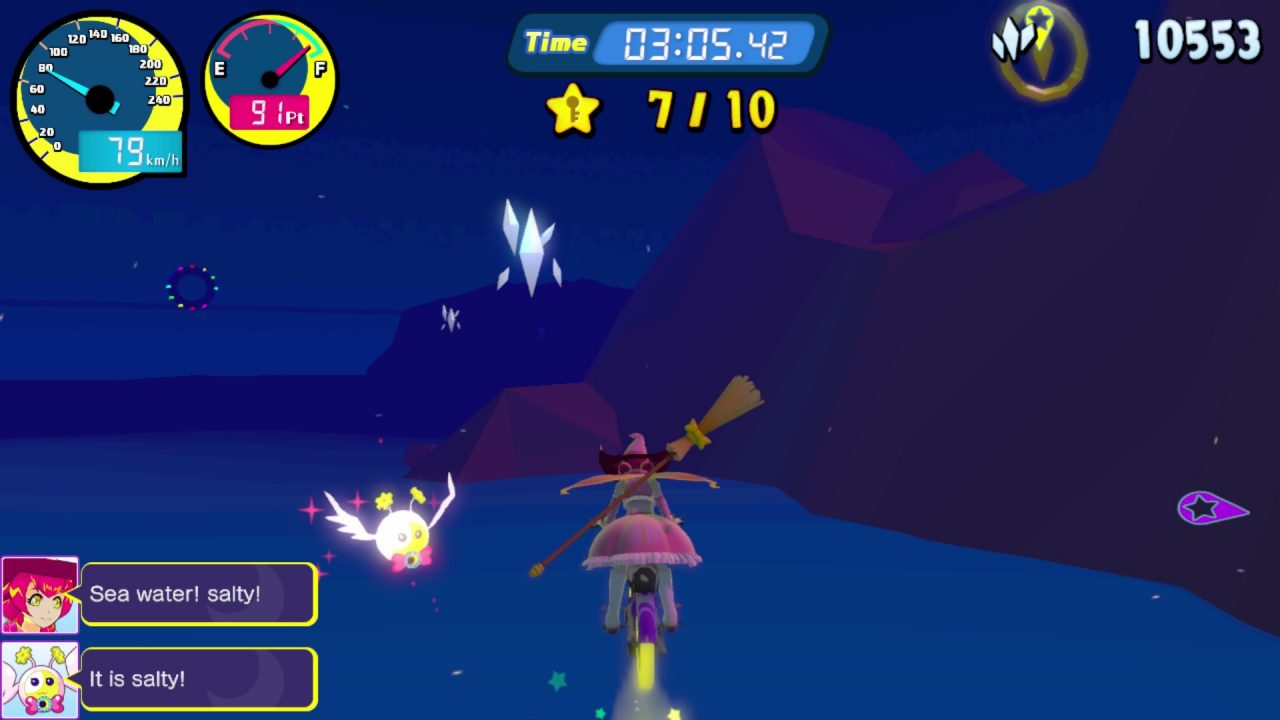This screenshot has width=1280, height=720.
Task: Click the purple star waypoint marker
Action: [x=1209, y=509]
